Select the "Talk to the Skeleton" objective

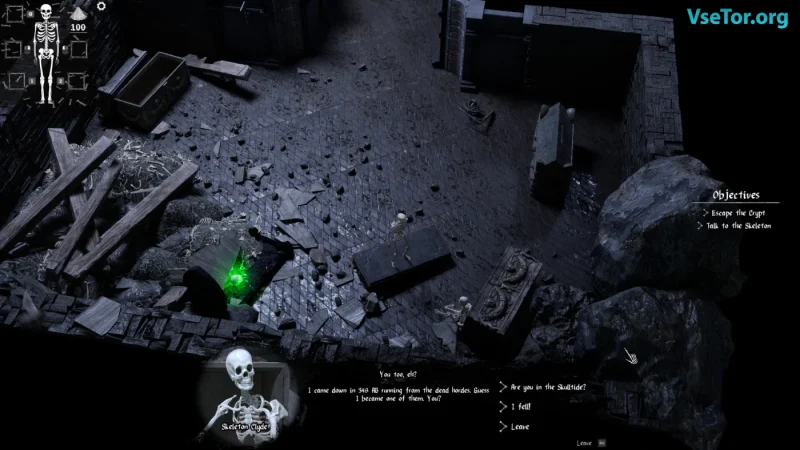[x=741, y=226]
